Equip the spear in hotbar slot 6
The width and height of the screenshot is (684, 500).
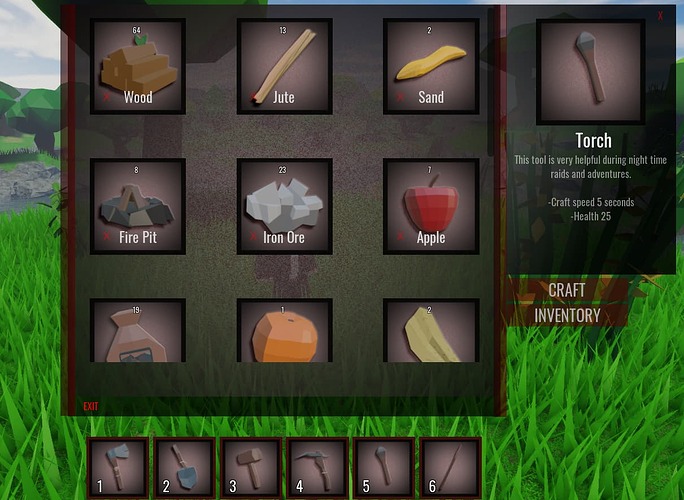point(450,468)
